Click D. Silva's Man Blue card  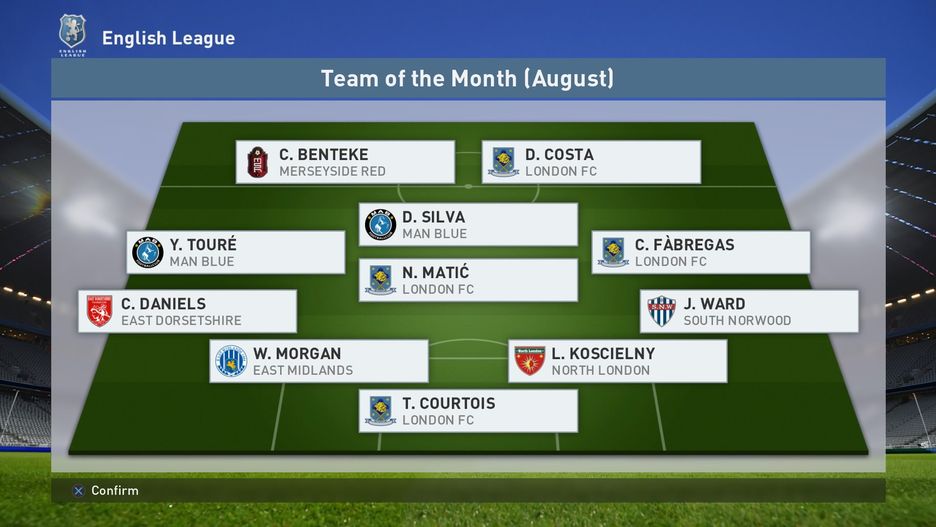(x=468, y=225)
